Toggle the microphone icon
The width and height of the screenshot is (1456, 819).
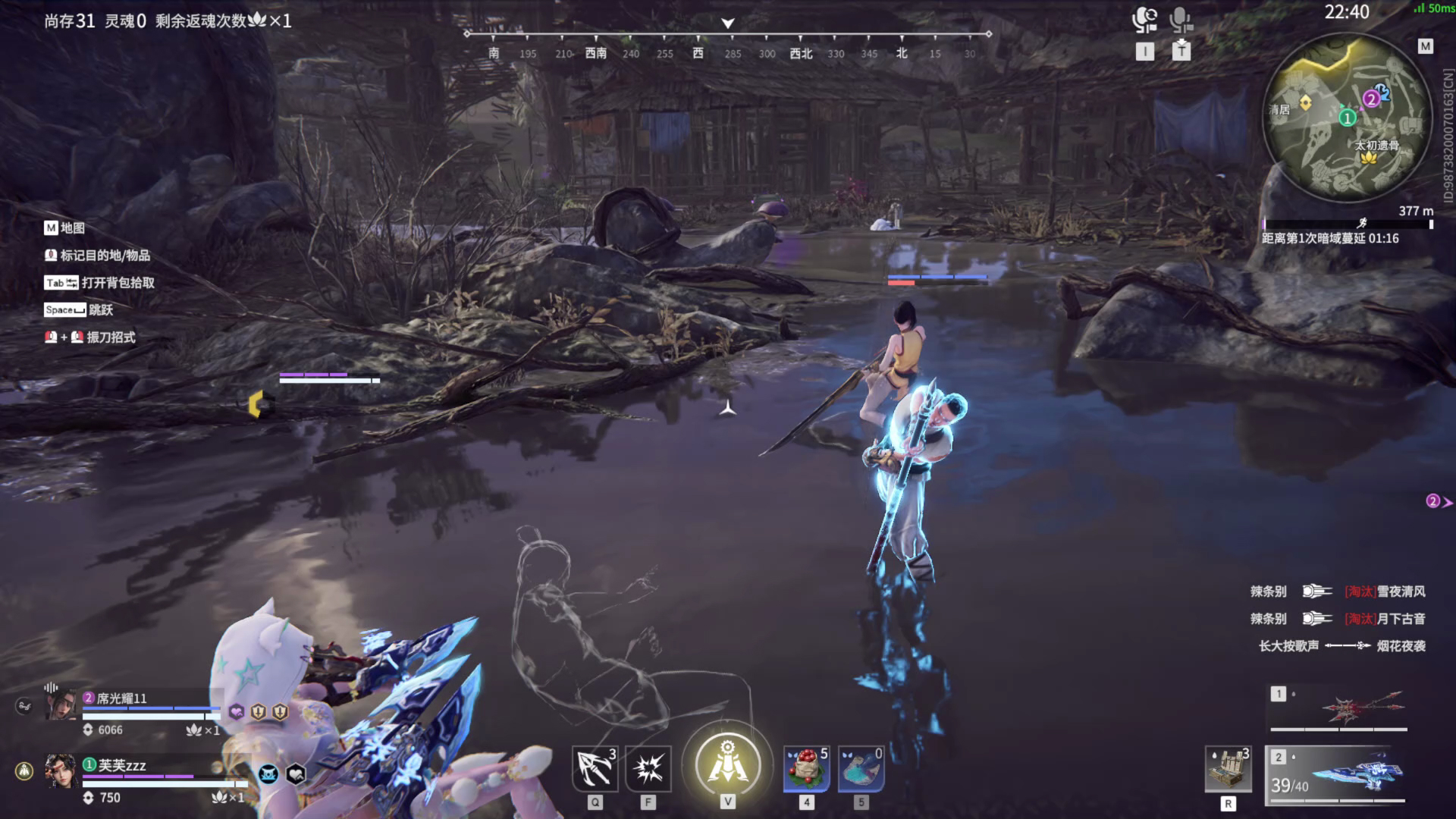(1181, 20)
